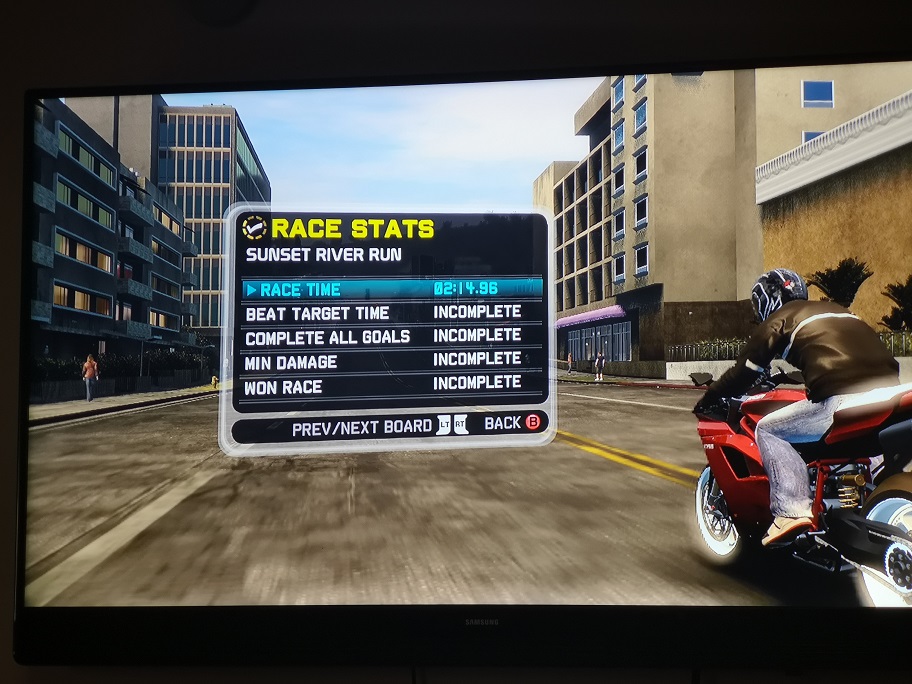
Task: Highlight the Complete All Goals row
Action: (392, 336)
